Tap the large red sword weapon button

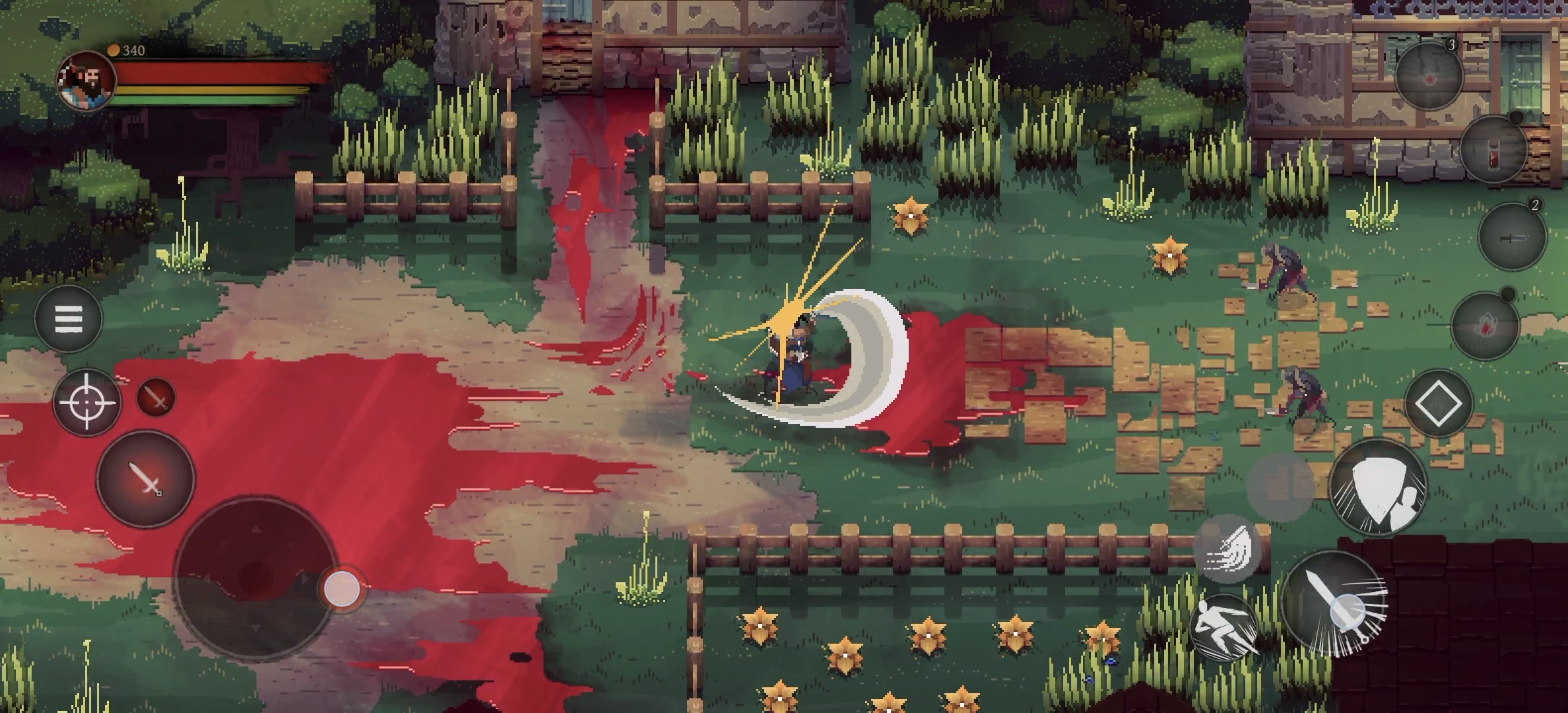[146, 479]
